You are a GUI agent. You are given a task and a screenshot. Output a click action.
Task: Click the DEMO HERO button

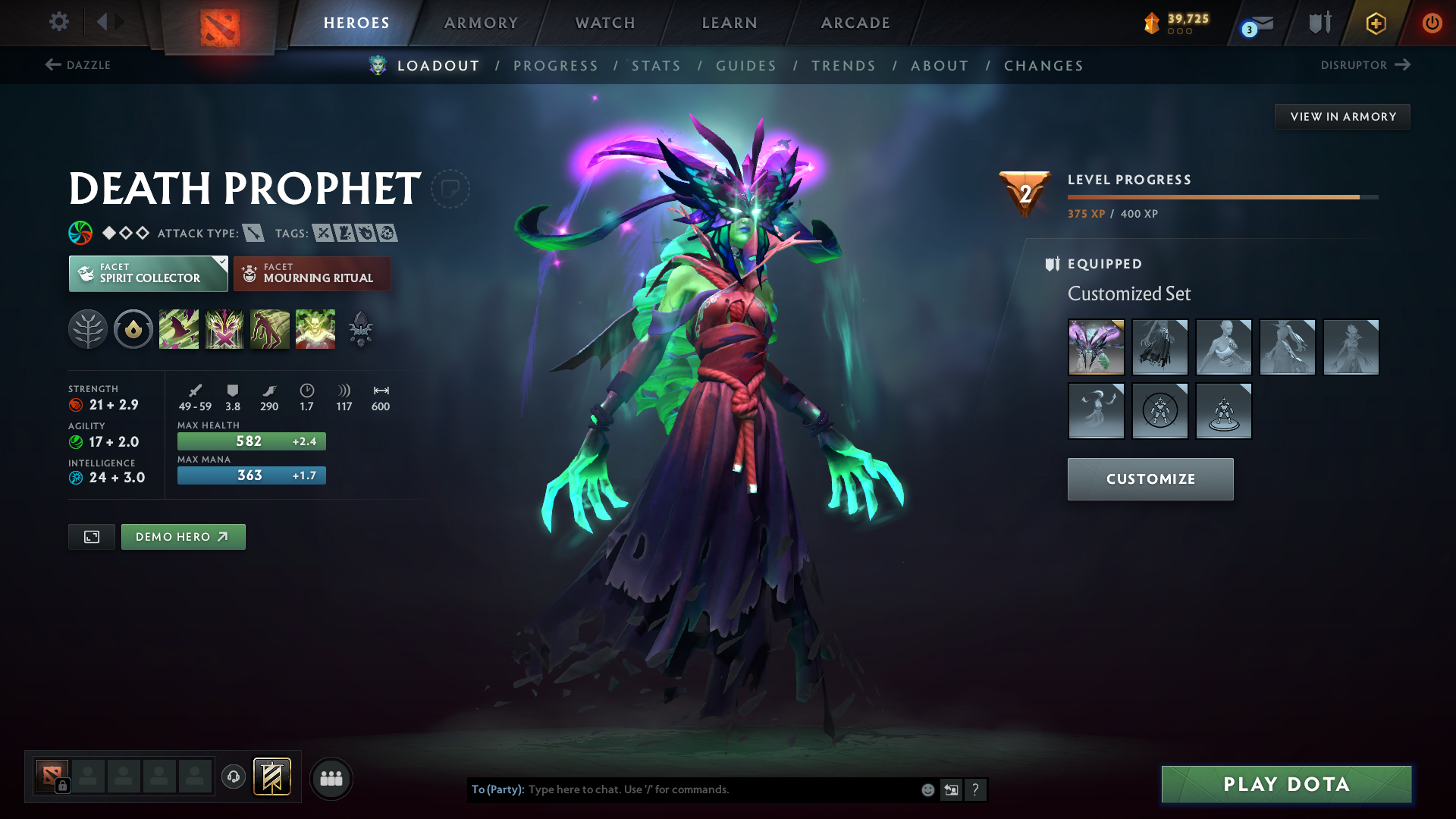[183, 536]
